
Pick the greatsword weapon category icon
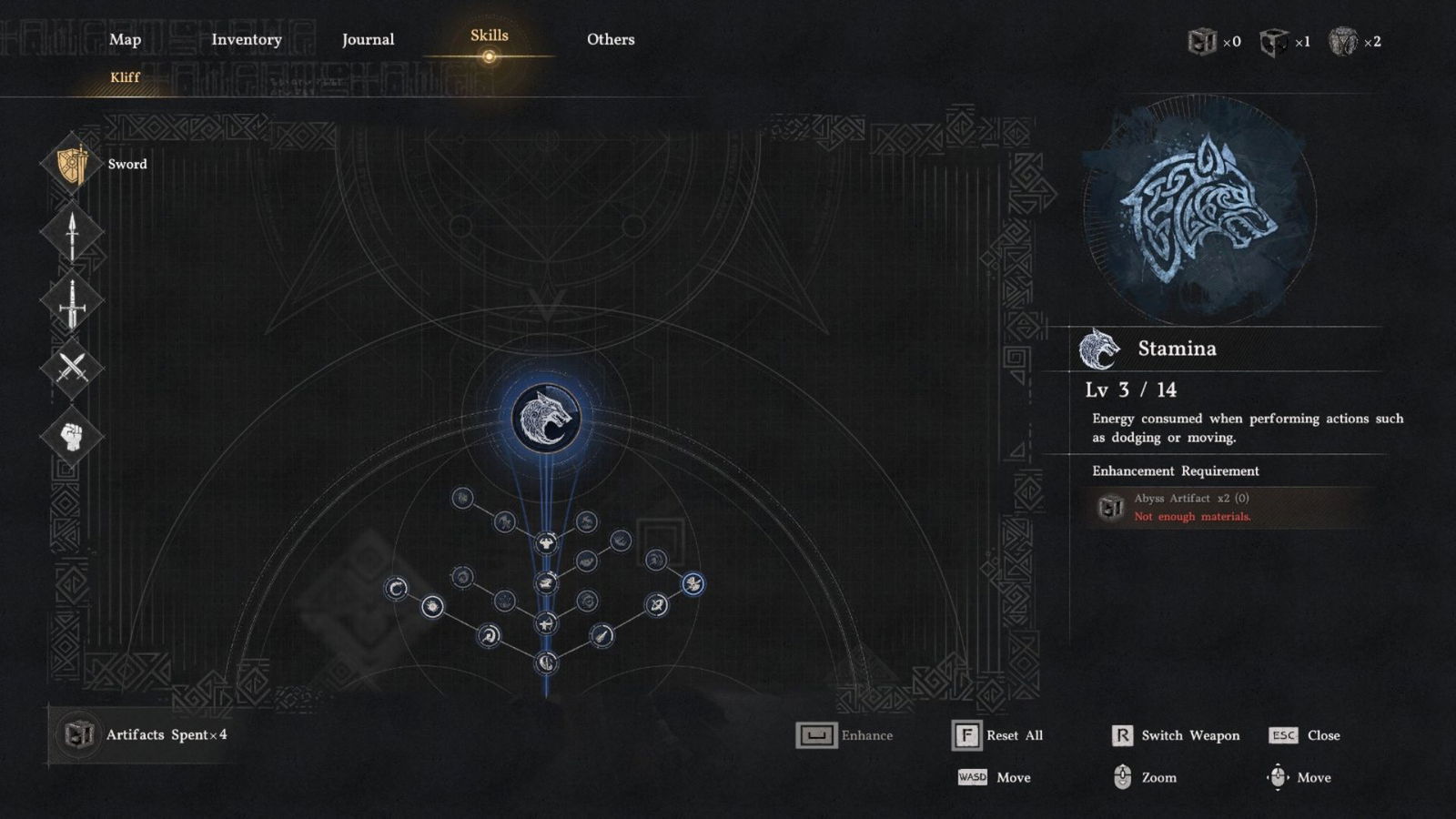72,301
